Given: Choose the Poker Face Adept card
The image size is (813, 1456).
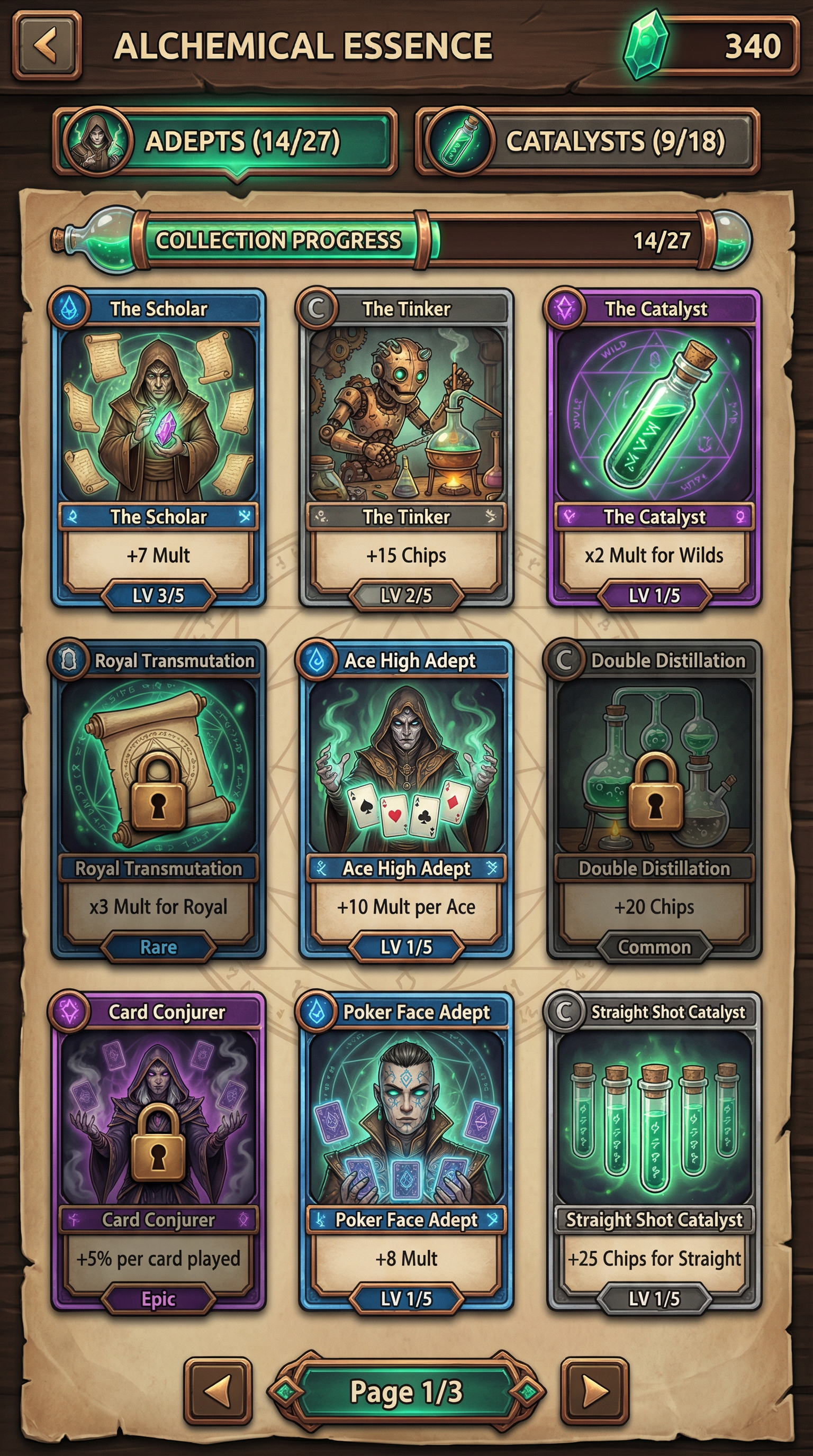Looking at the screenshot, I should [x=406, y=1150].
